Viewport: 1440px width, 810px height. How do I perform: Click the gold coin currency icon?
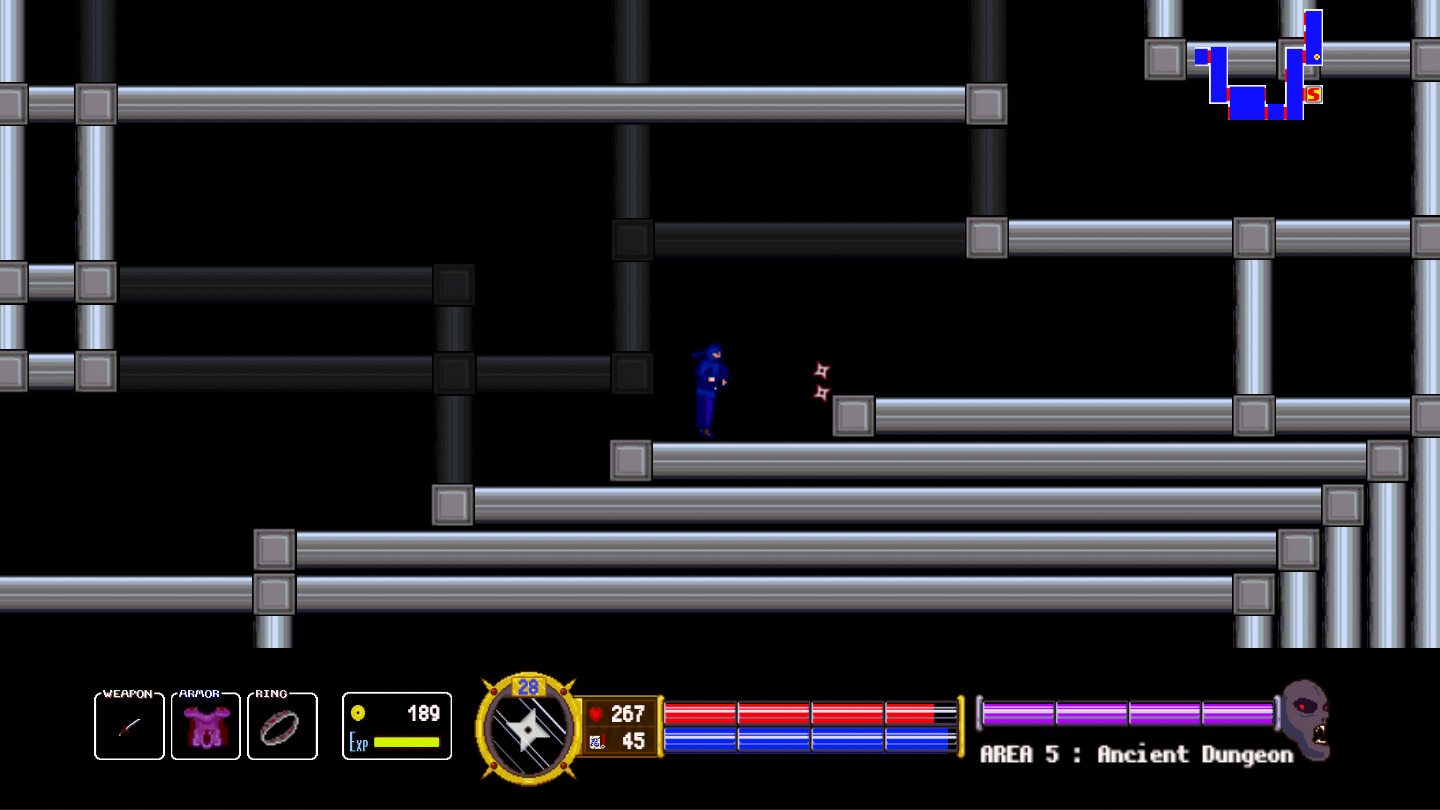click(x=360, y=712)
